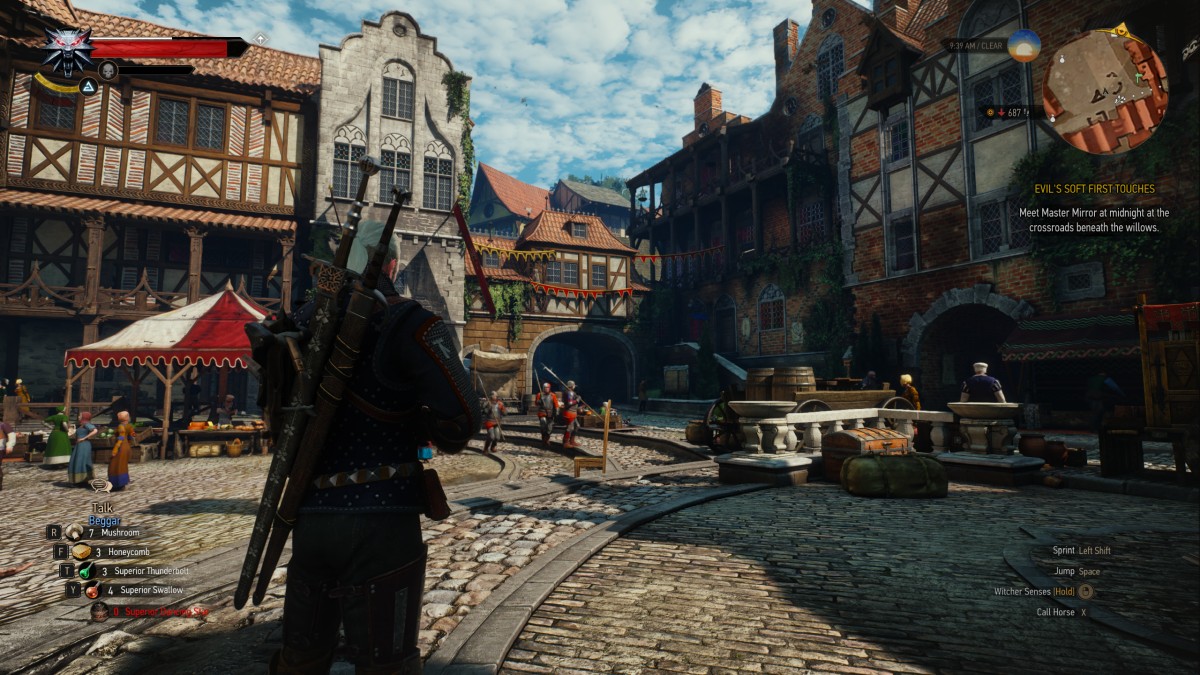The image size is (1200, 675).
Task: Click the circular minimap
Action: coord(1104,91)
